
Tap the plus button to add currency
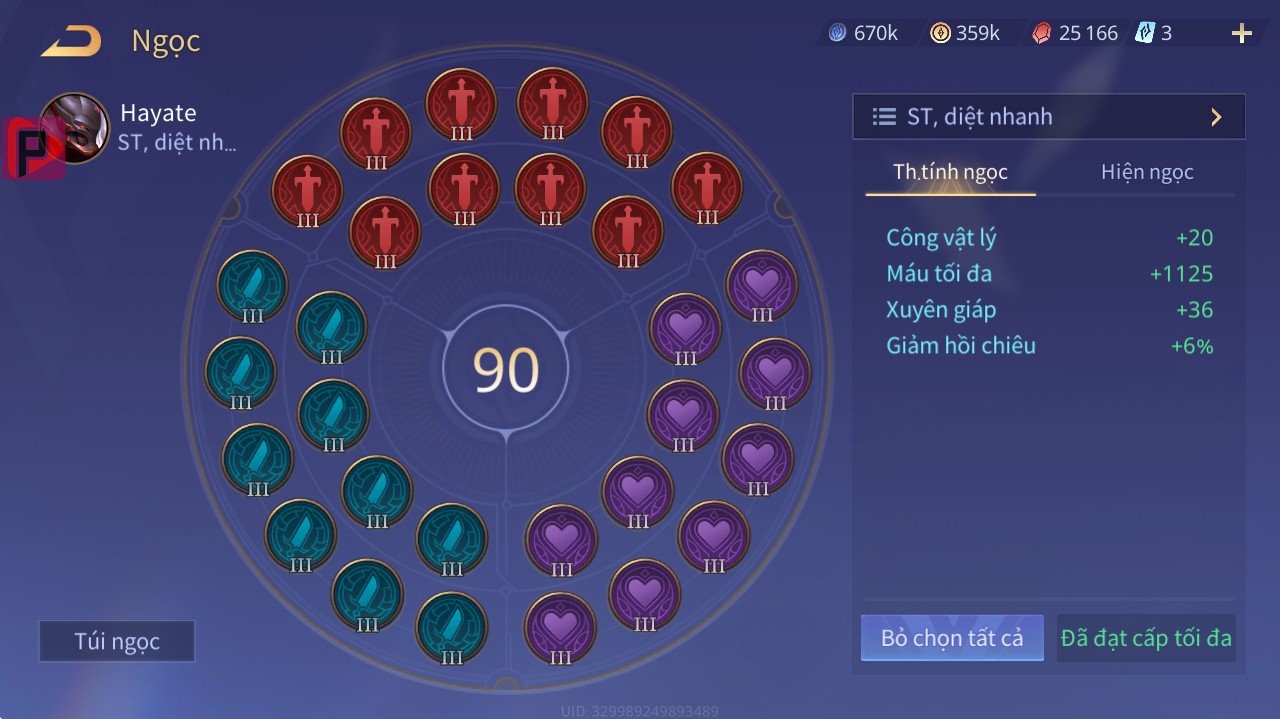(1242, 34)
